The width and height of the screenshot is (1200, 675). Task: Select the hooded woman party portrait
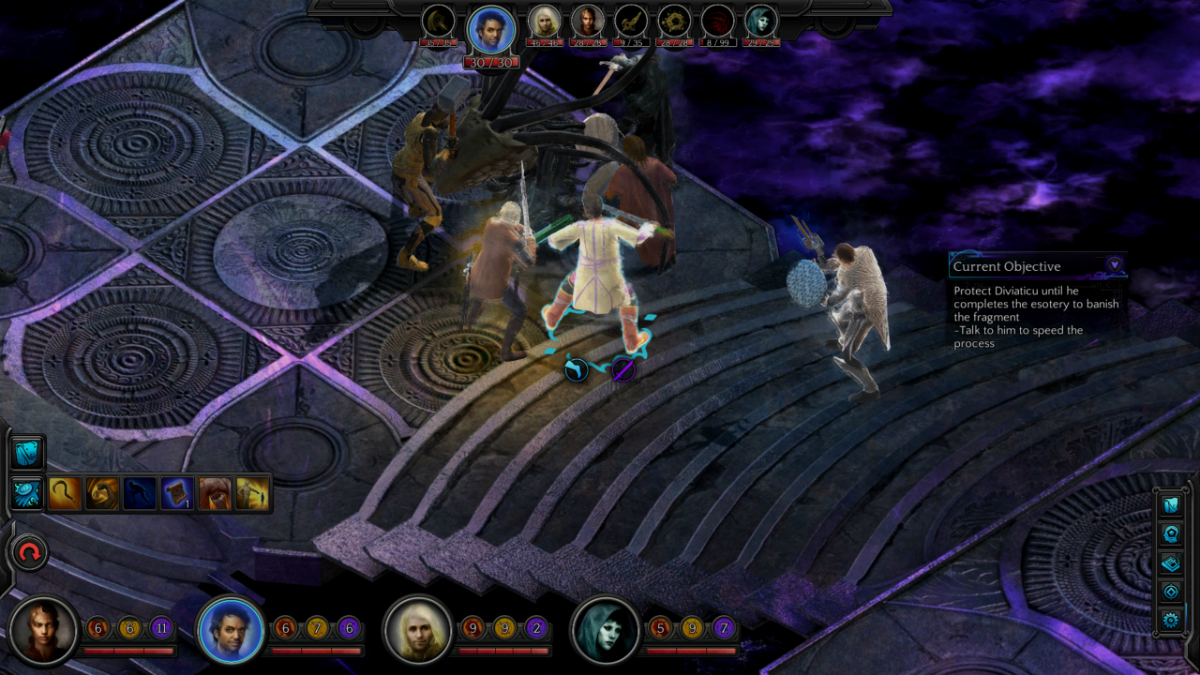(x=606, y=630)
